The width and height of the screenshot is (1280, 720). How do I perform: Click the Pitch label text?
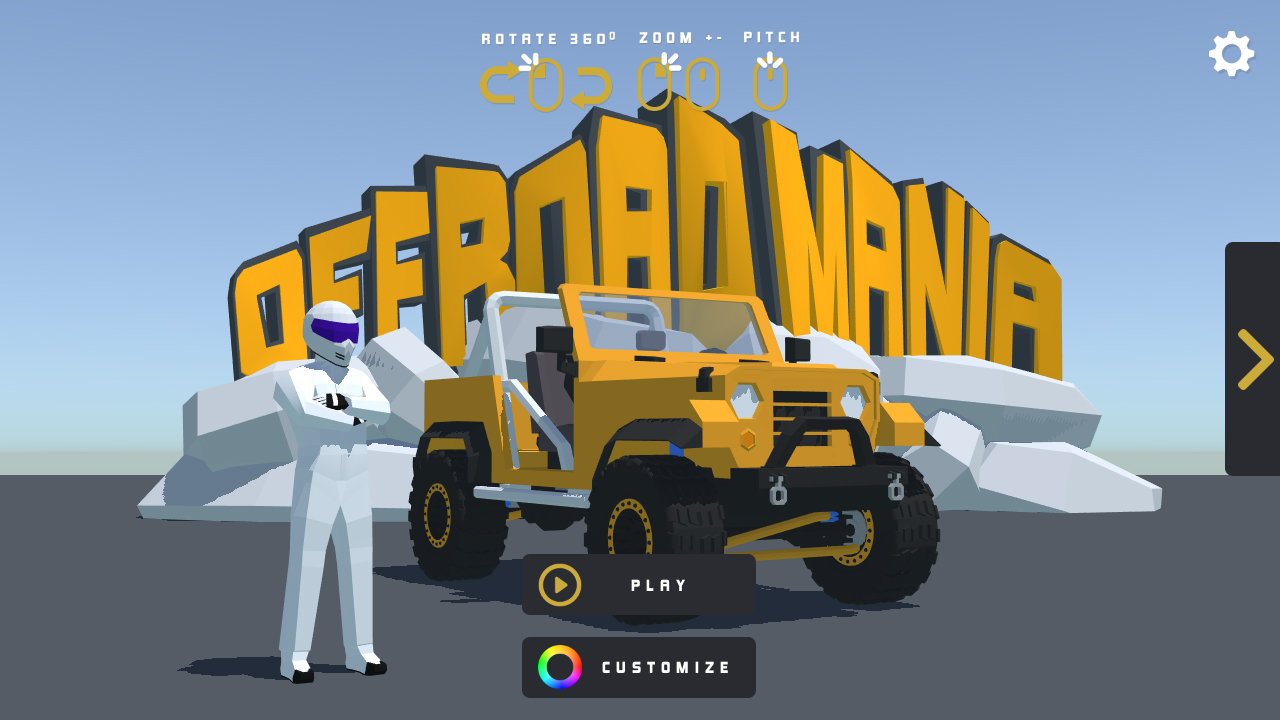pos(771,37)
